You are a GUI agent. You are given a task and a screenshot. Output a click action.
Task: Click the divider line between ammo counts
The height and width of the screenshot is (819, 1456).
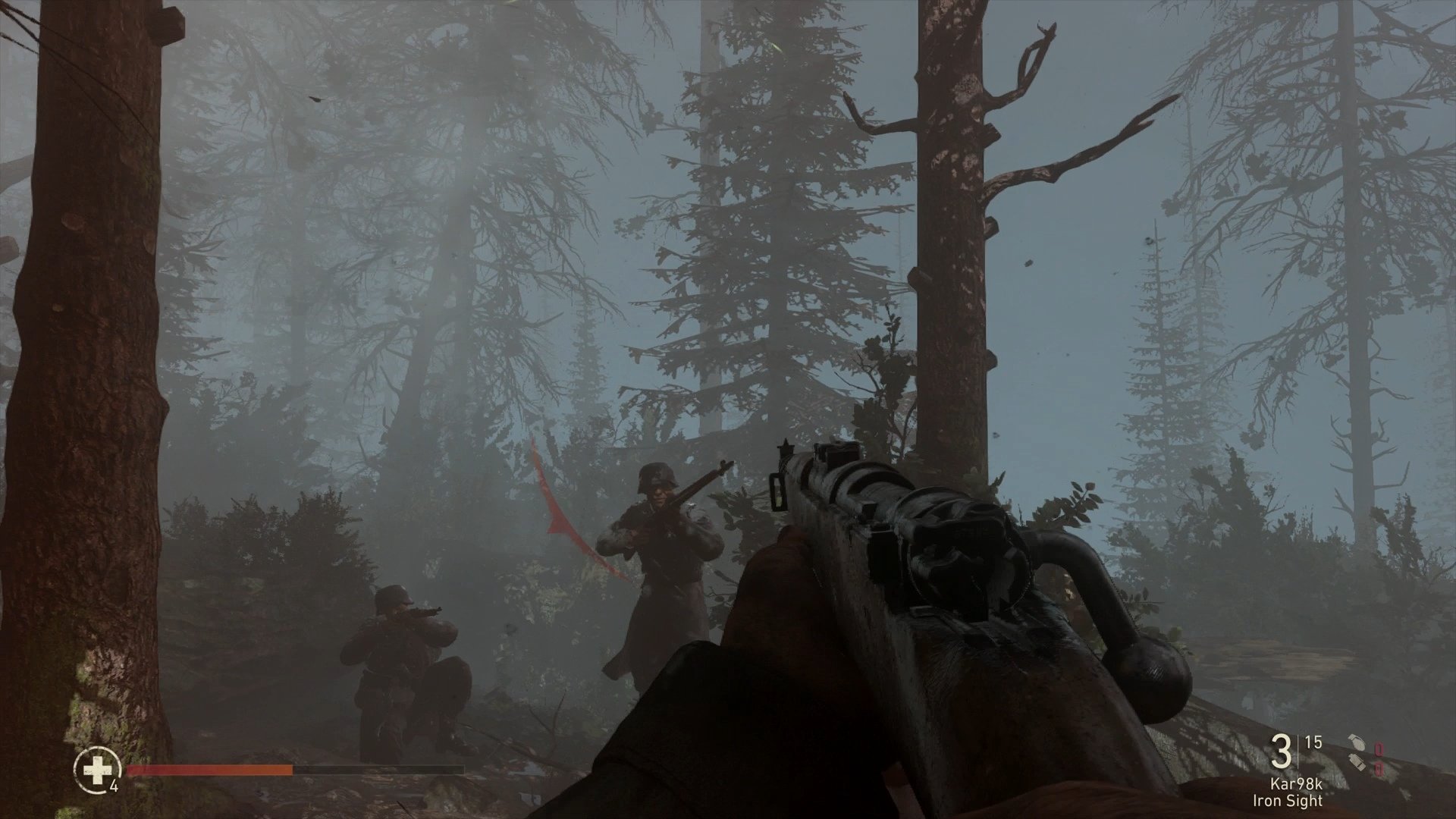click(x=1298, y=751)
